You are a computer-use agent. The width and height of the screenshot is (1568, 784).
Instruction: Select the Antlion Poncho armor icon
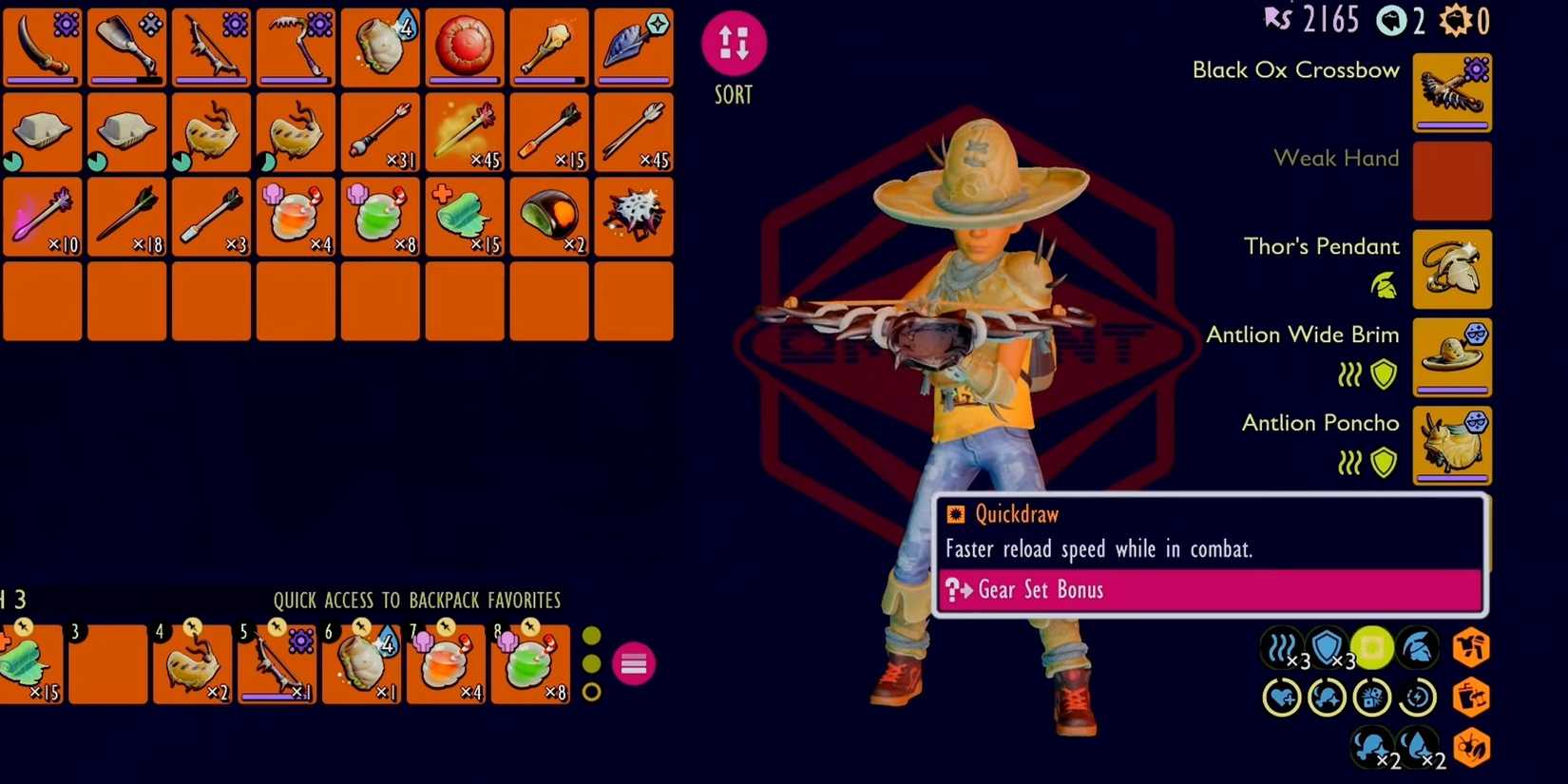tap(1452, 445)
